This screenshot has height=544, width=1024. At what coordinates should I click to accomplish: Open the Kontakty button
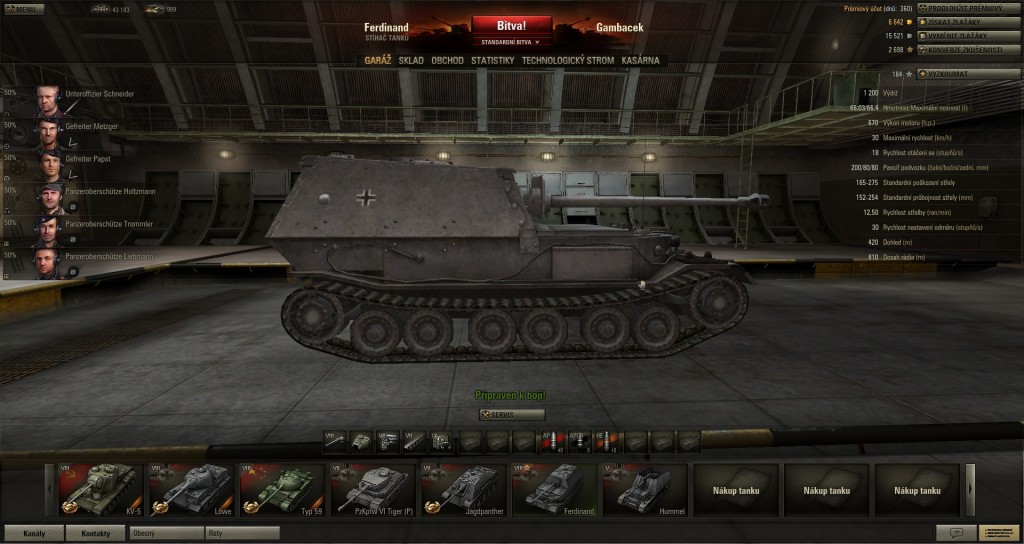click(95, 533)
